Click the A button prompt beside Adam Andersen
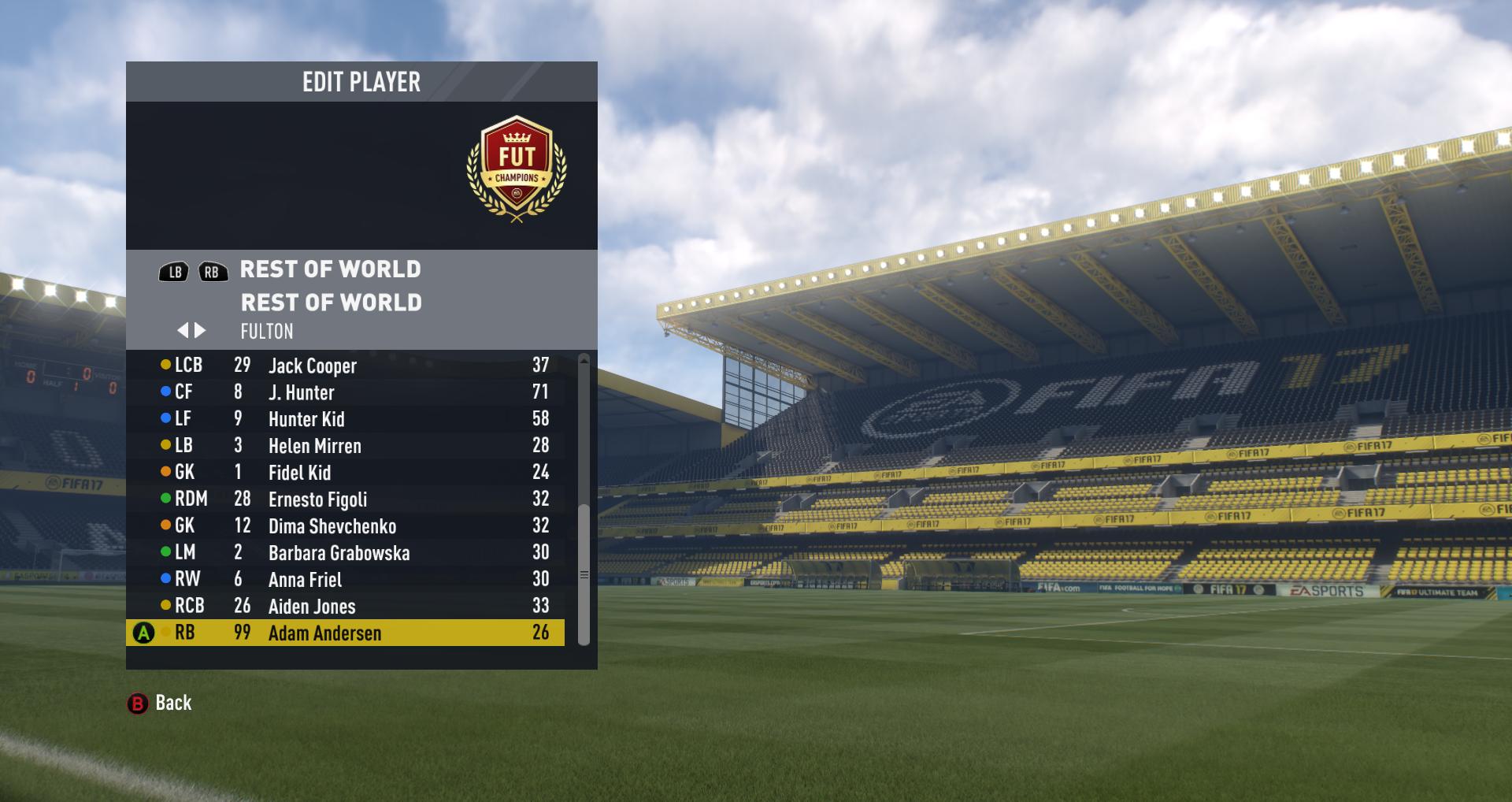Image resolution: width=1512 pixels, height=802 pixels. [x=143, y=633]
